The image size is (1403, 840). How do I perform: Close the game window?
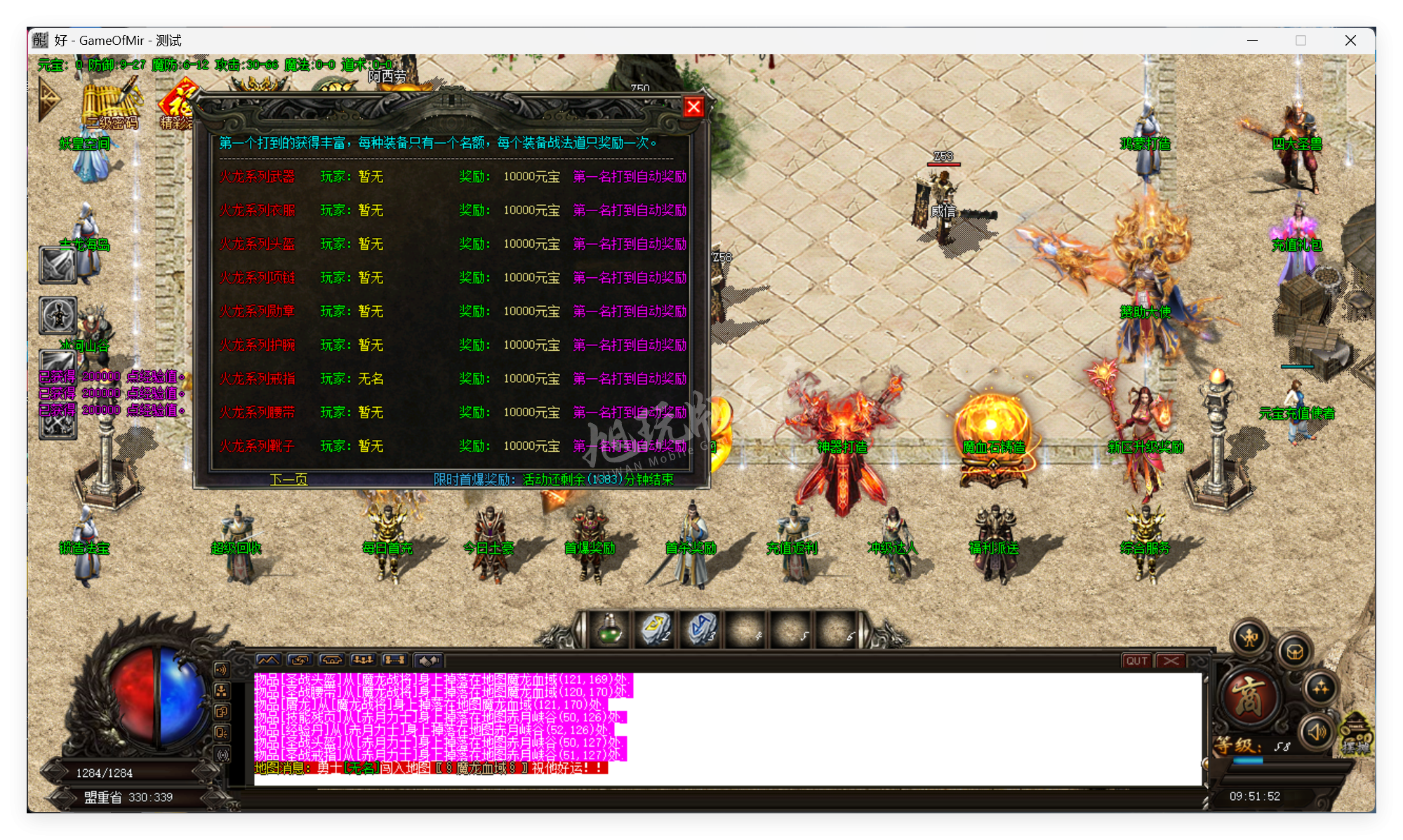tap(1350, 41)
